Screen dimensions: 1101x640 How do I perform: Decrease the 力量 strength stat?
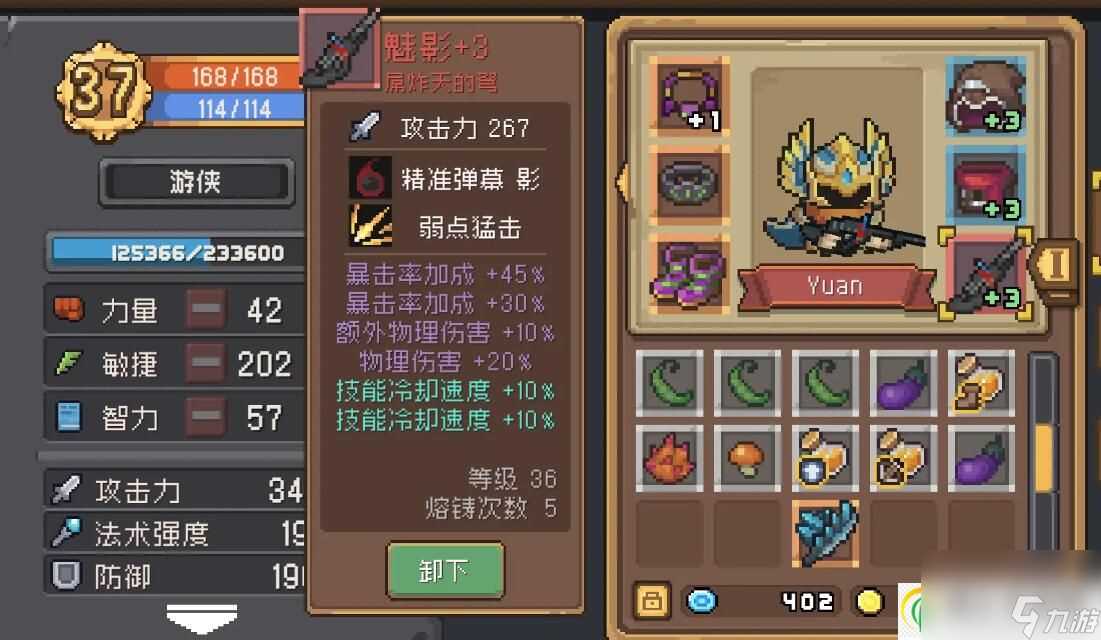[206, 310]
